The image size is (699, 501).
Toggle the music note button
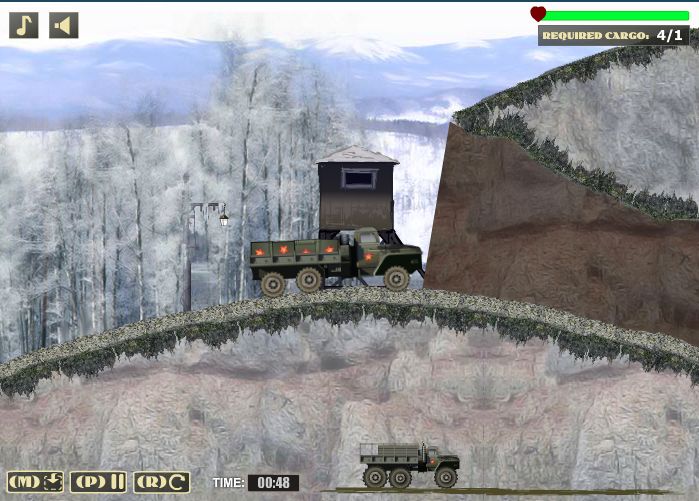click(24, 25)
